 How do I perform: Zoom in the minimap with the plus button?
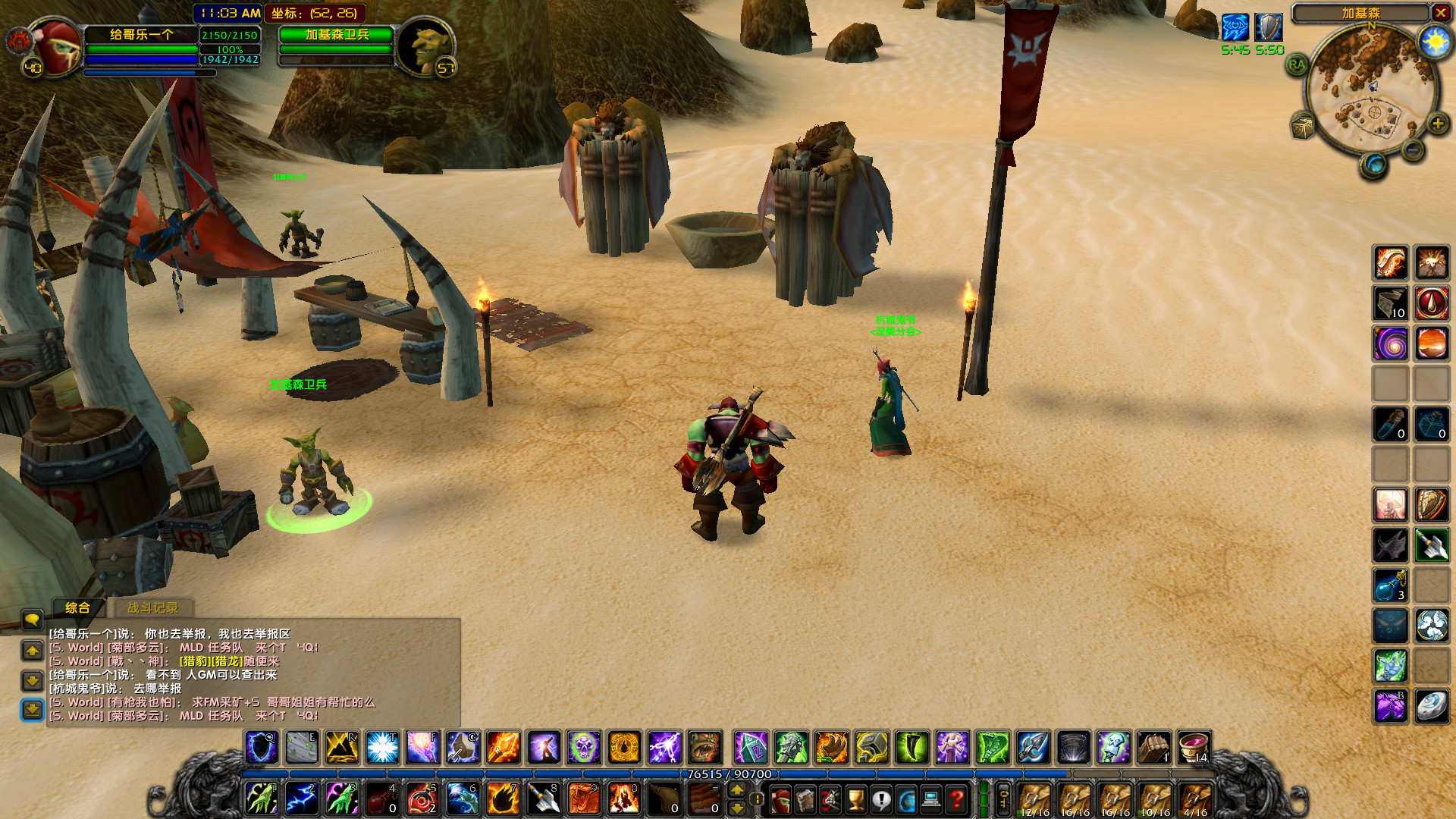tap(1438, 123)
